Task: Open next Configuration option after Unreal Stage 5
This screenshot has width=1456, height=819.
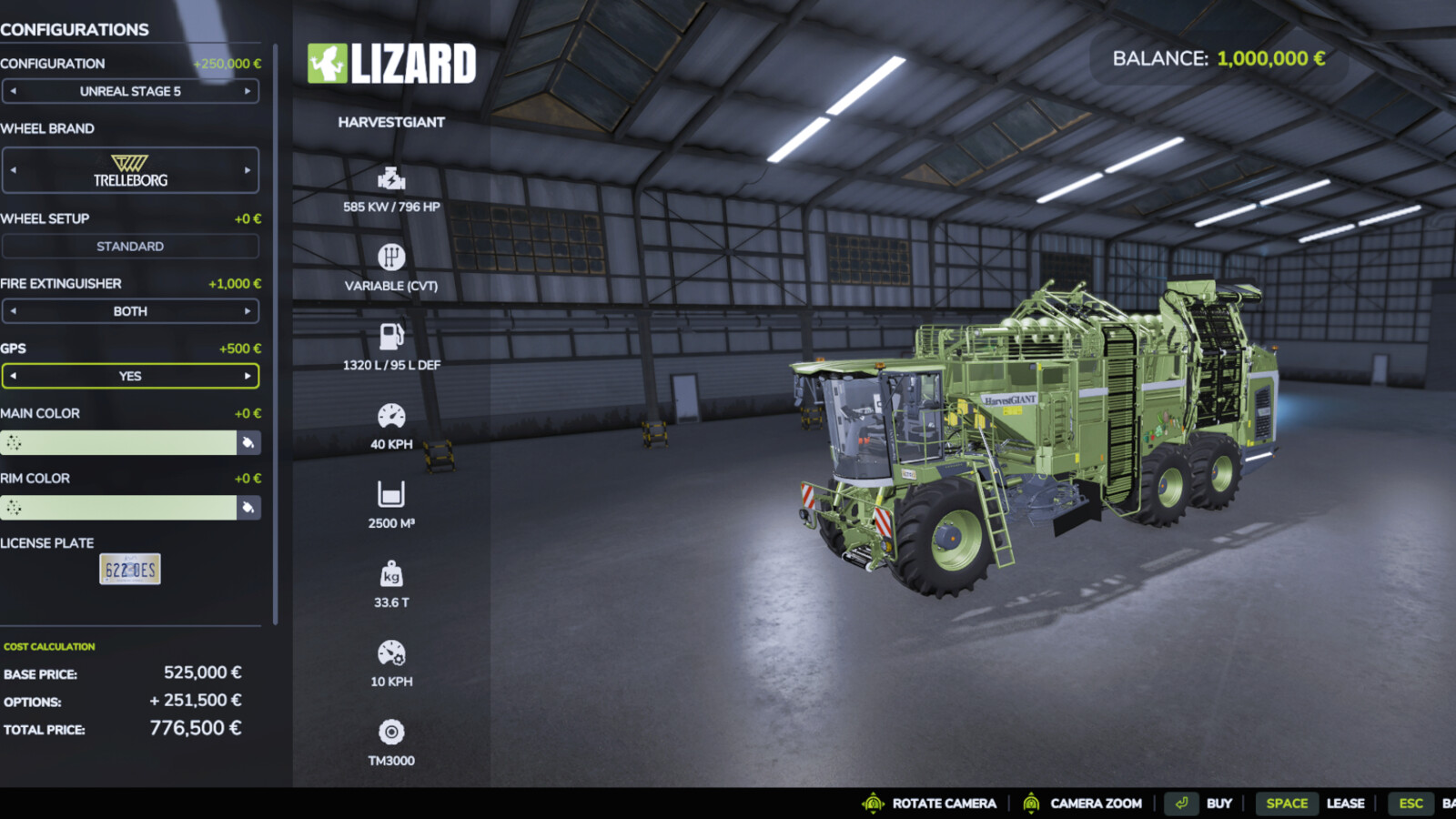Action: 248,91
